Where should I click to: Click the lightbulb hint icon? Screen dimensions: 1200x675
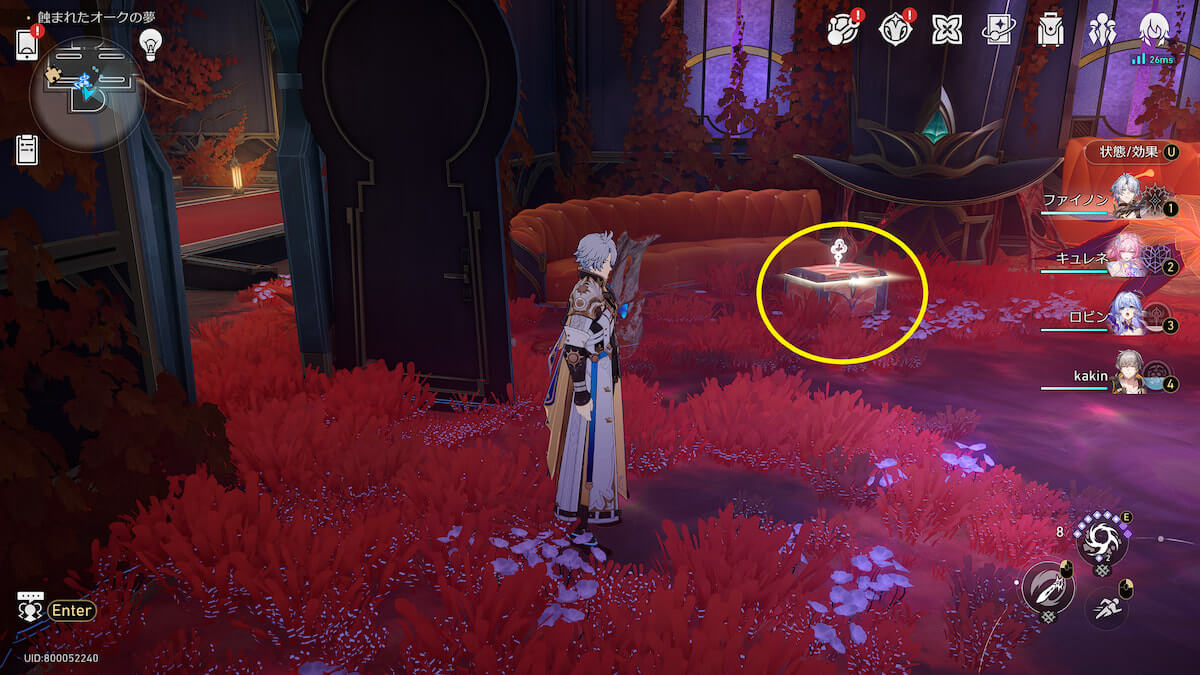coord(150,43)
